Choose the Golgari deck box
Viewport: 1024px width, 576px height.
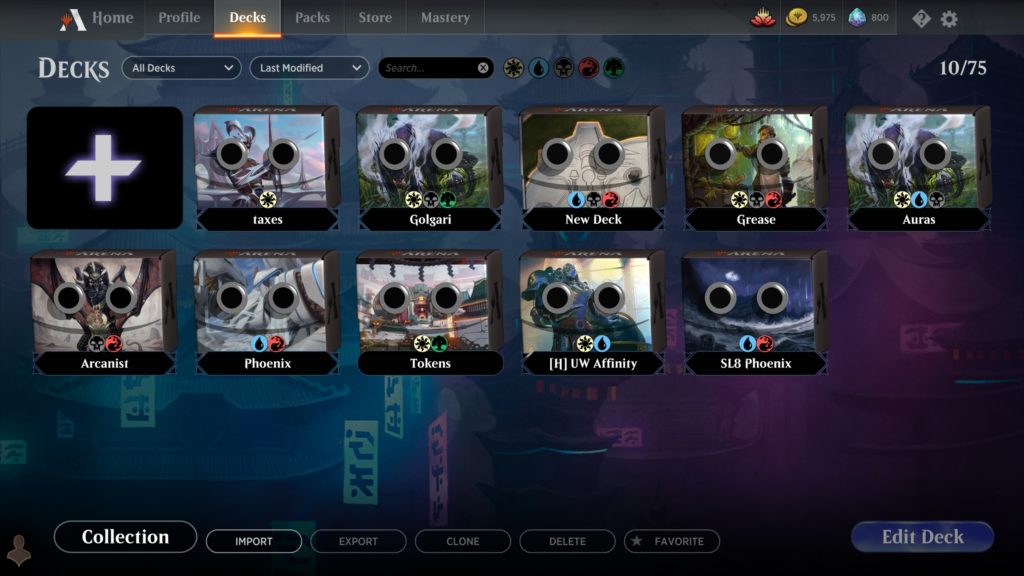pos(431,165)
